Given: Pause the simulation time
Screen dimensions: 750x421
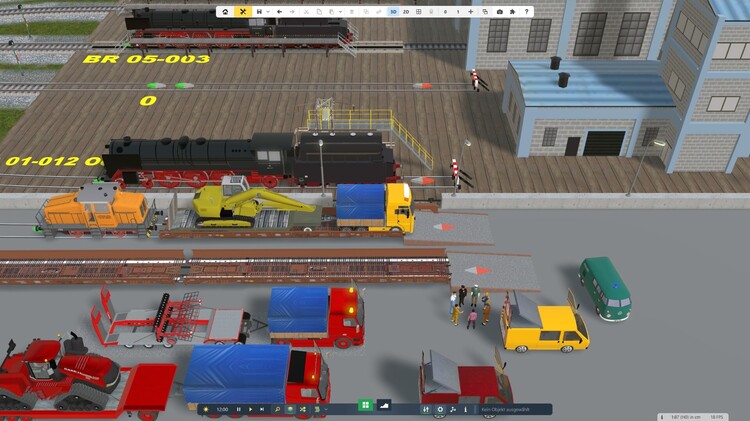Looking at the screenshot, I should 238,409.
